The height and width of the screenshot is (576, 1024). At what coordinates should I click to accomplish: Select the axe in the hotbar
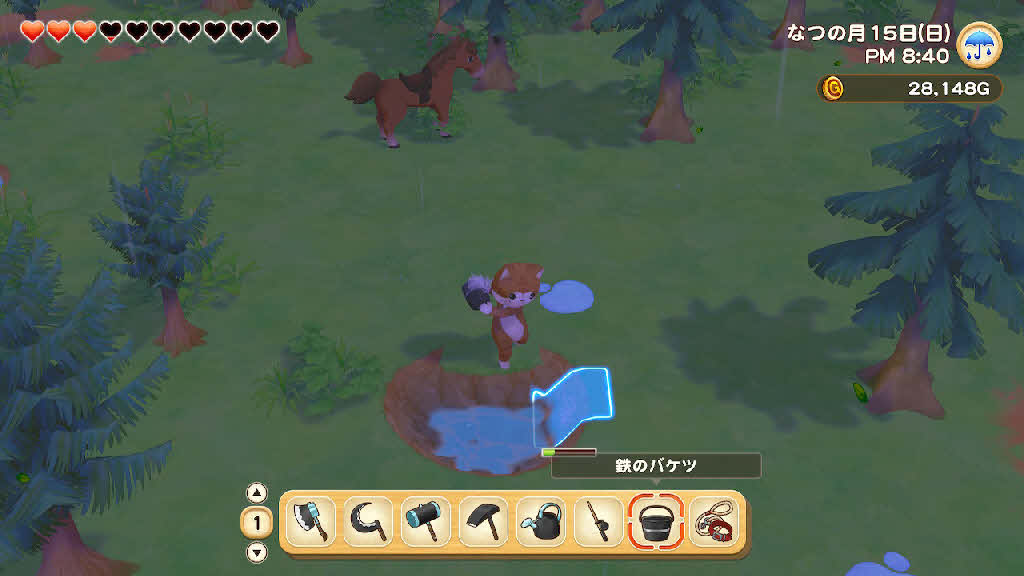pyautogui.click(x=309, y=521)
